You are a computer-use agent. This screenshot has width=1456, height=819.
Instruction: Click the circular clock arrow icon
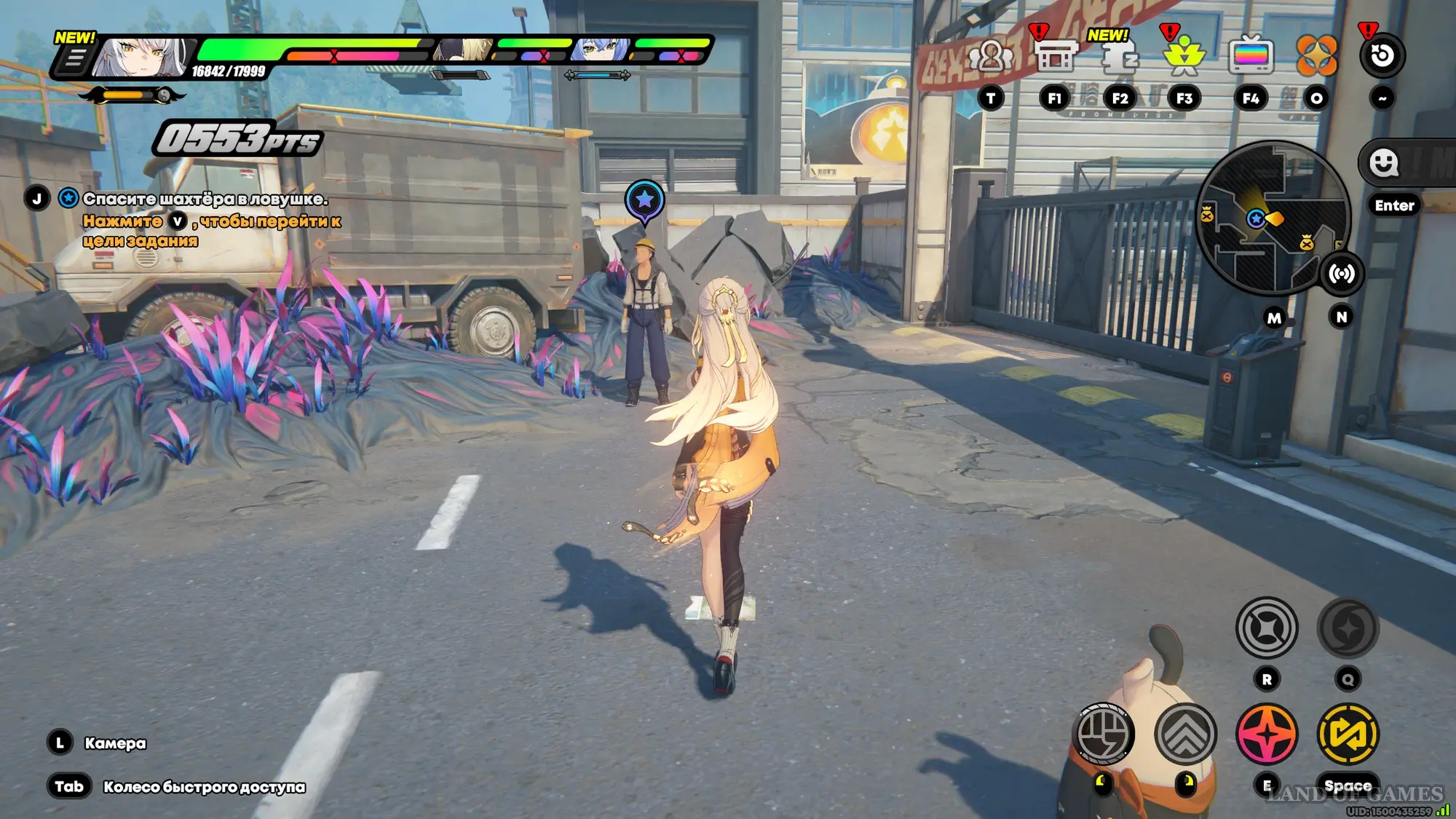pos(1382,57)
